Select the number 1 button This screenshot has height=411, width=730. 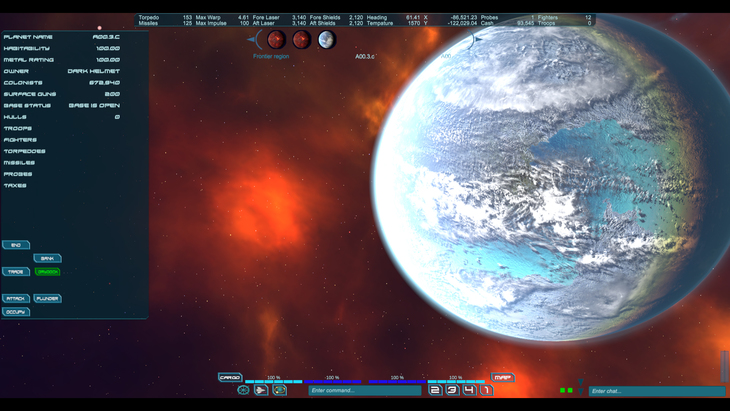[486, 390]
